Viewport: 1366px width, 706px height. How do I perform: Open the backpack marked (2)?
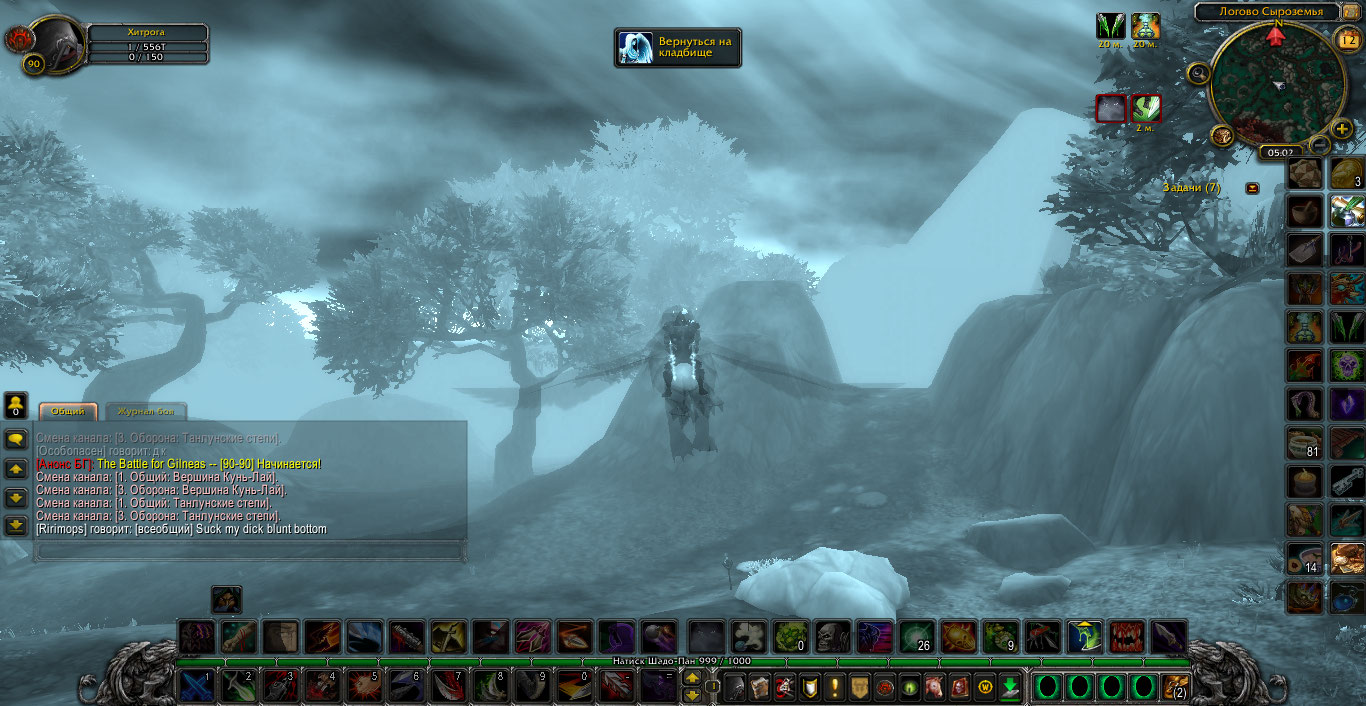tap(1174, 687)
